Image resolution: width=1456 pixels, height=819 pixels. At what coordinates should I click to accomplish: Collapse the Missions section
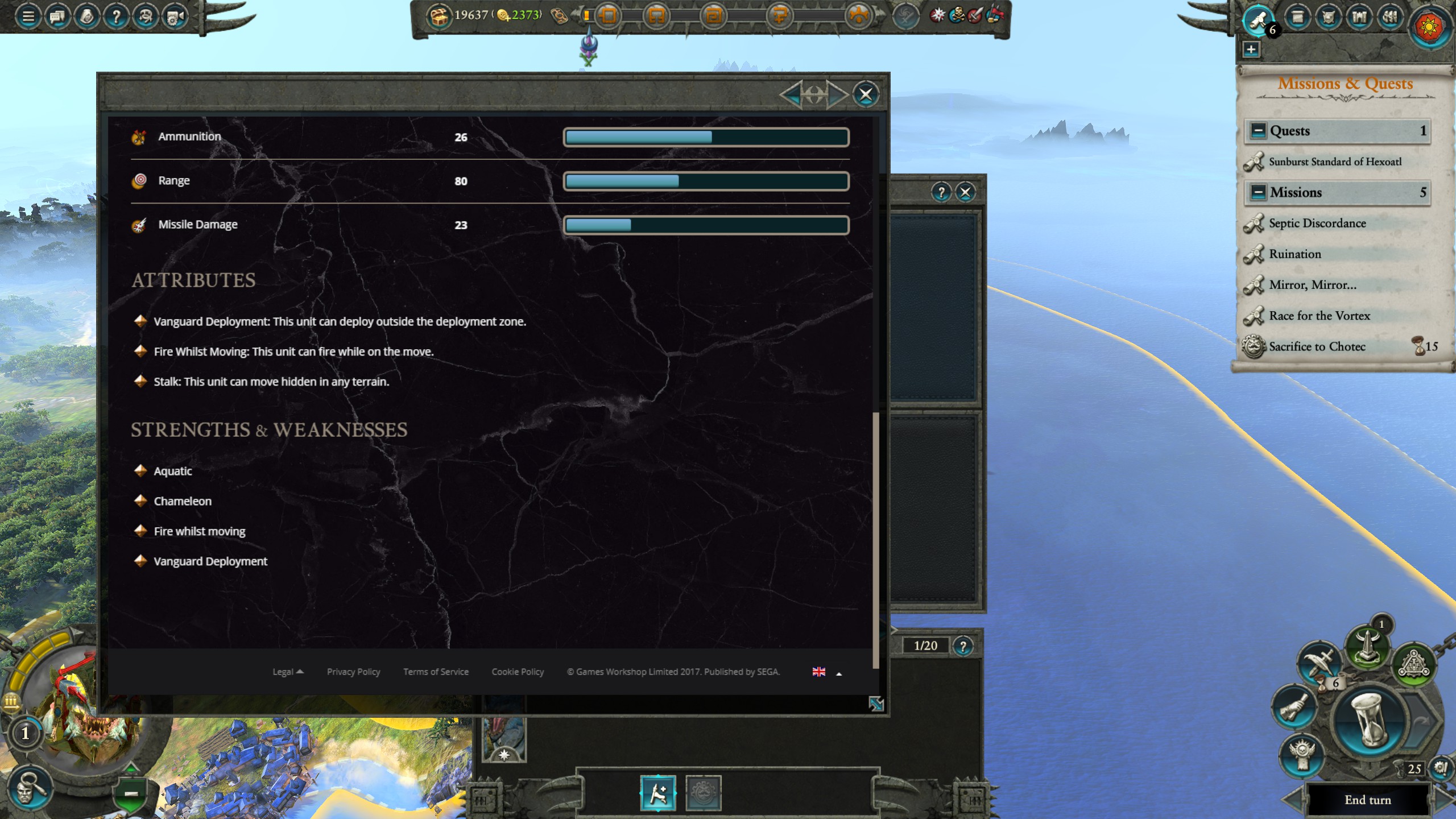tap(1258, 192)
